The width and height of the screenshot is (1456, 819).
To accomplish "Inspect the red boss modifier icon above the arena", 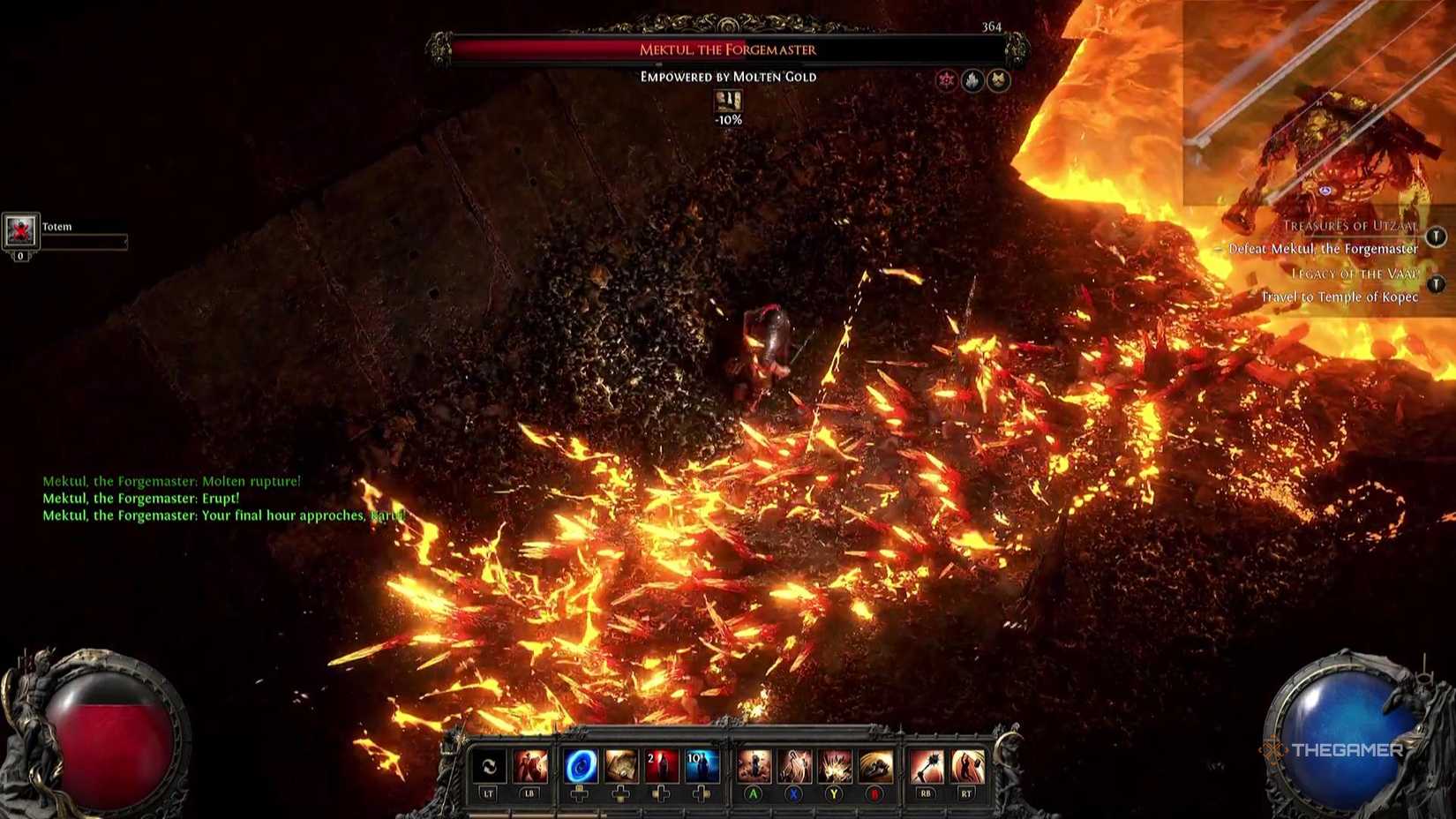I will (947, 79).
